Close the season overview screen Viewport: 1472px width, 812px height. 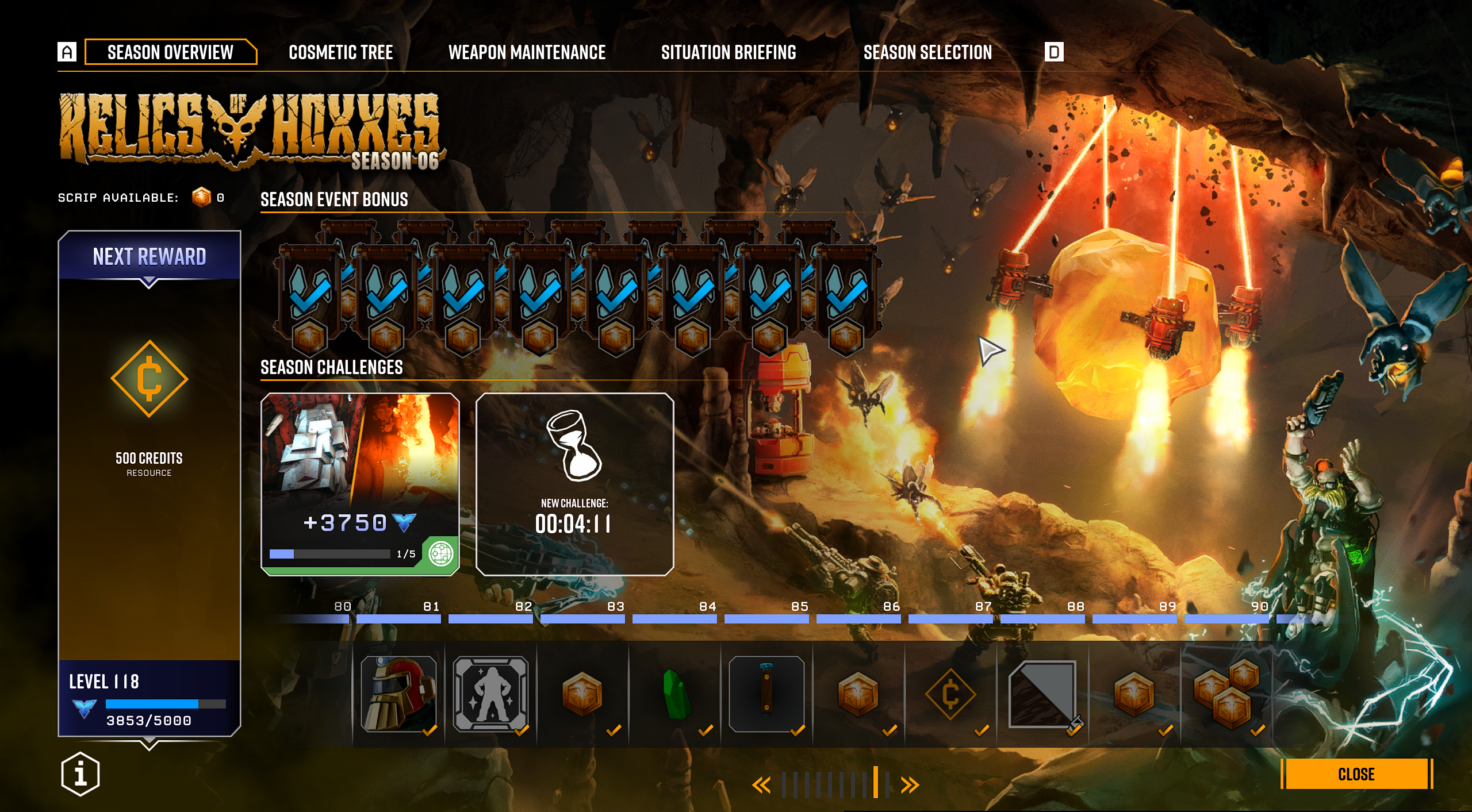(1356, 773)
